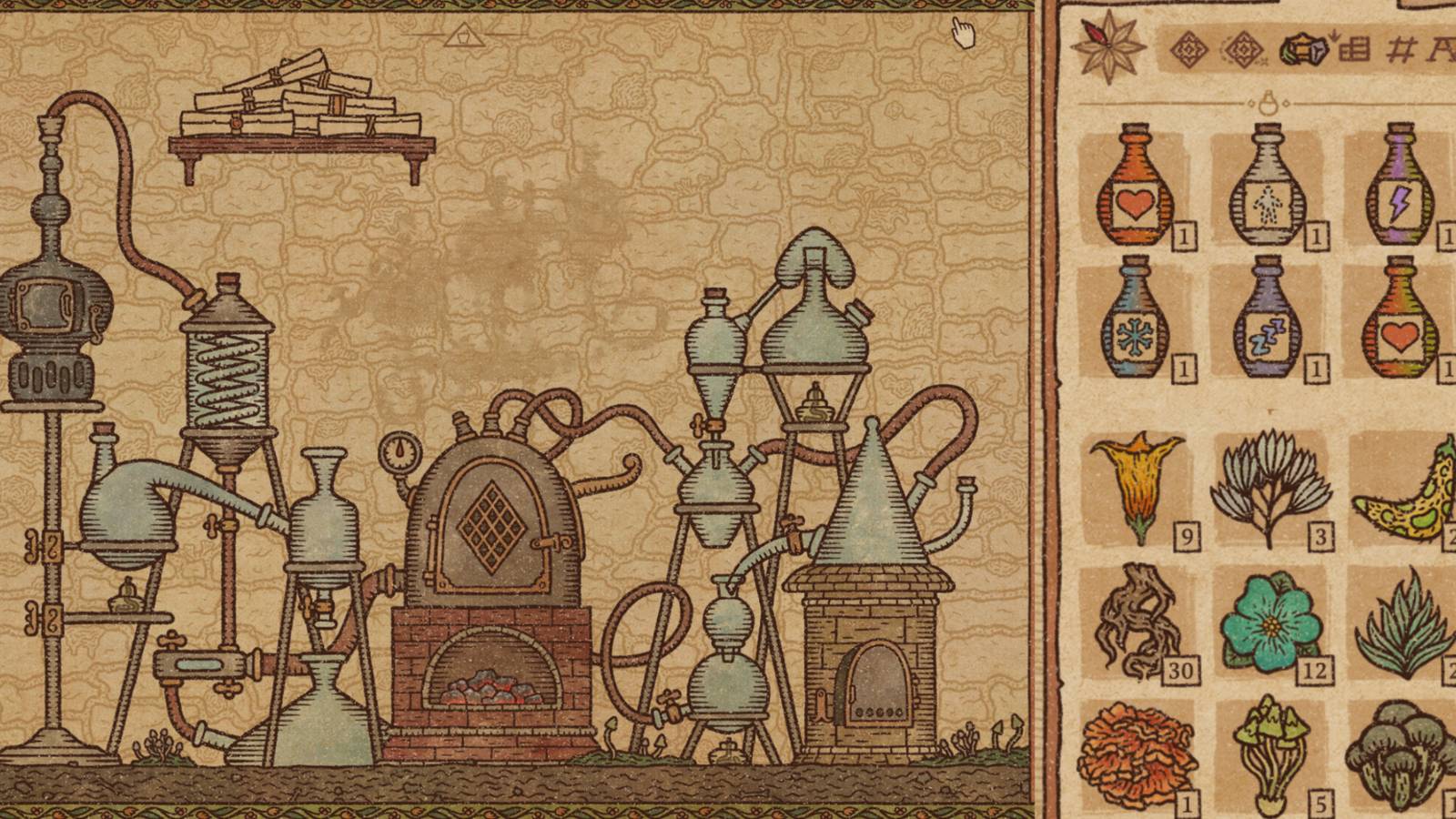Image resolution: width=1456 pixels, height=819 pixels.
Task: Select the twisted root with 30 count
Action: point(1139,623)
